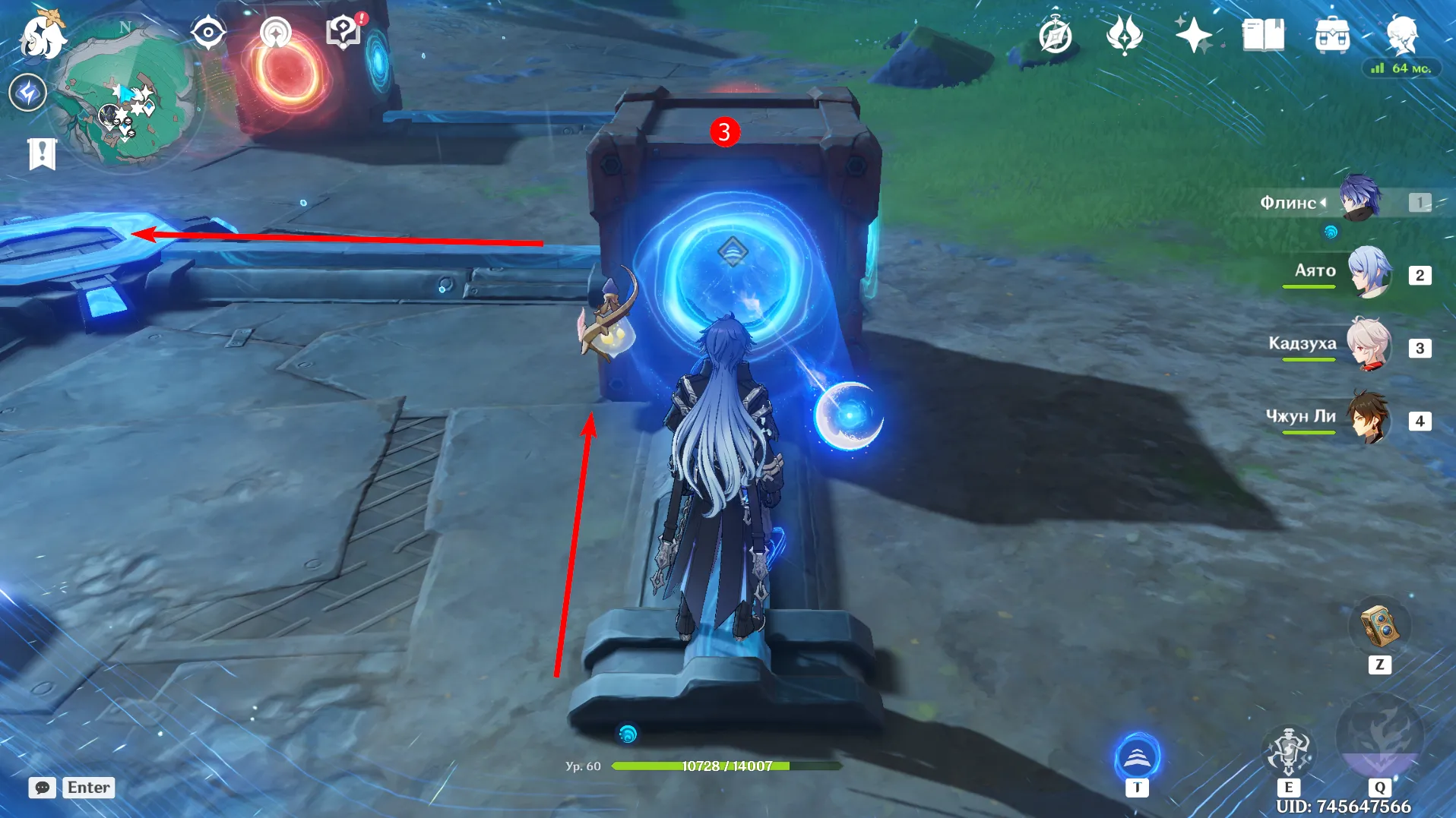Screen dimensions: 1456x818
Task: Open the Paimon main menu
Action: [x=42, y=36]
